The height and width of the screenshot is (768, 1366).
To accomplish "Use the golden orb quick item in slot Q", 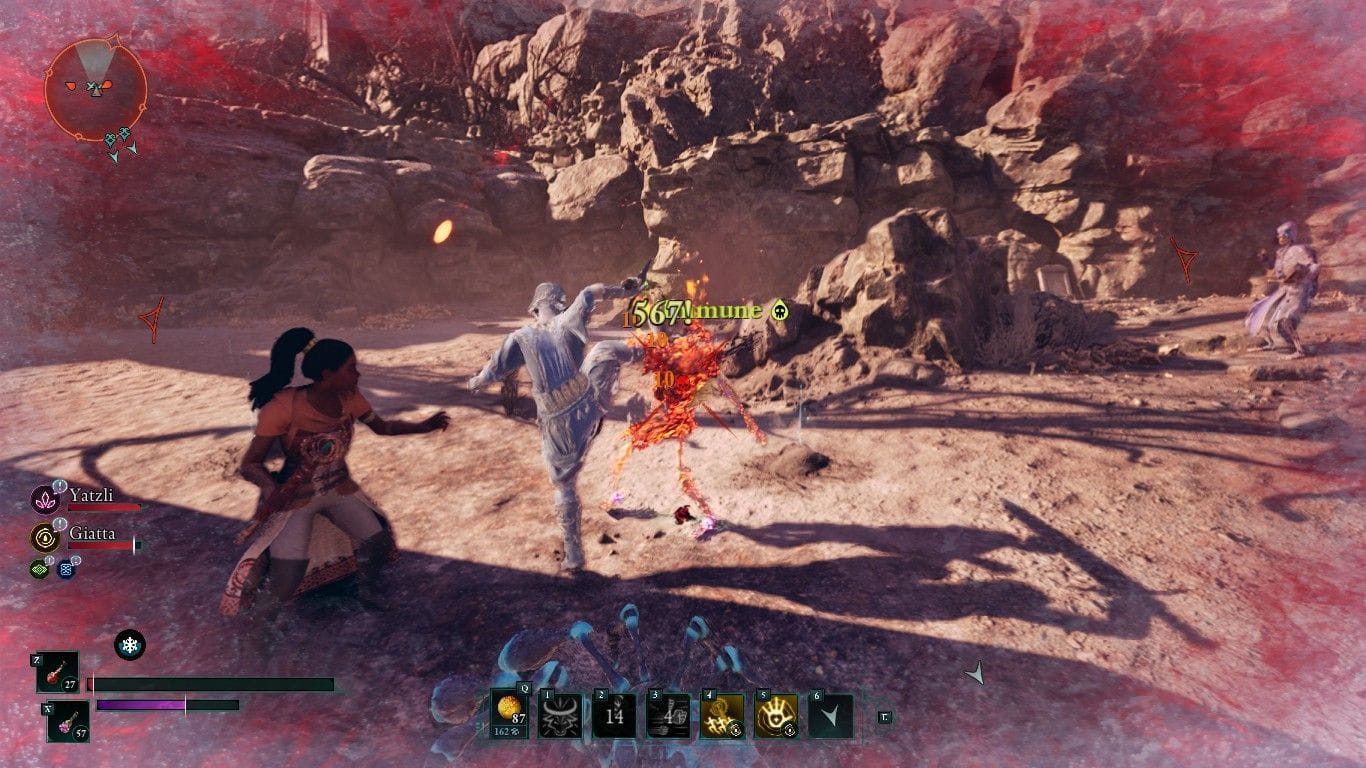I will (508, 711).
